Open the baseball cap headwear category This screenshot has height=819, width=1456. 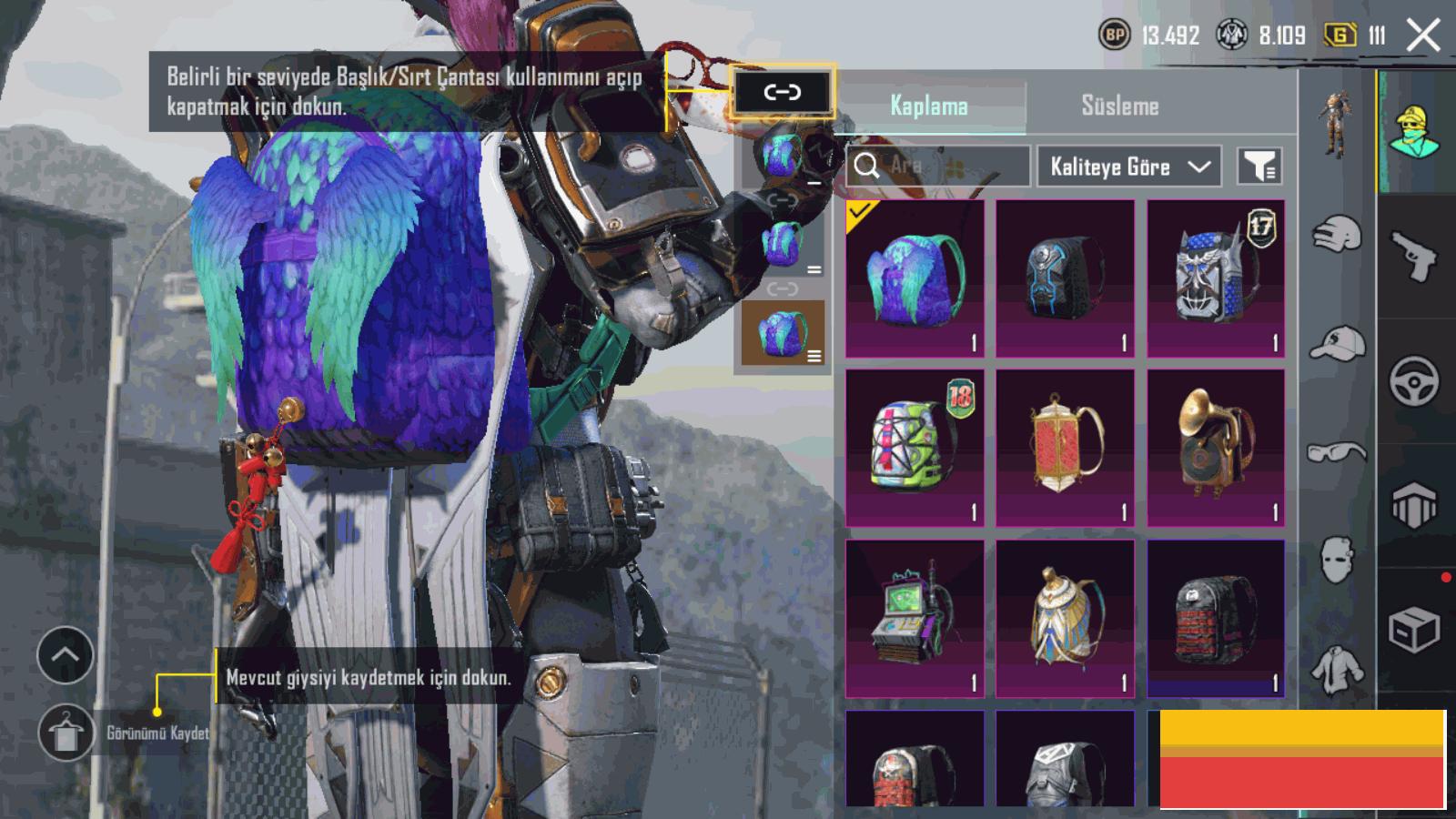[1337, 344]
